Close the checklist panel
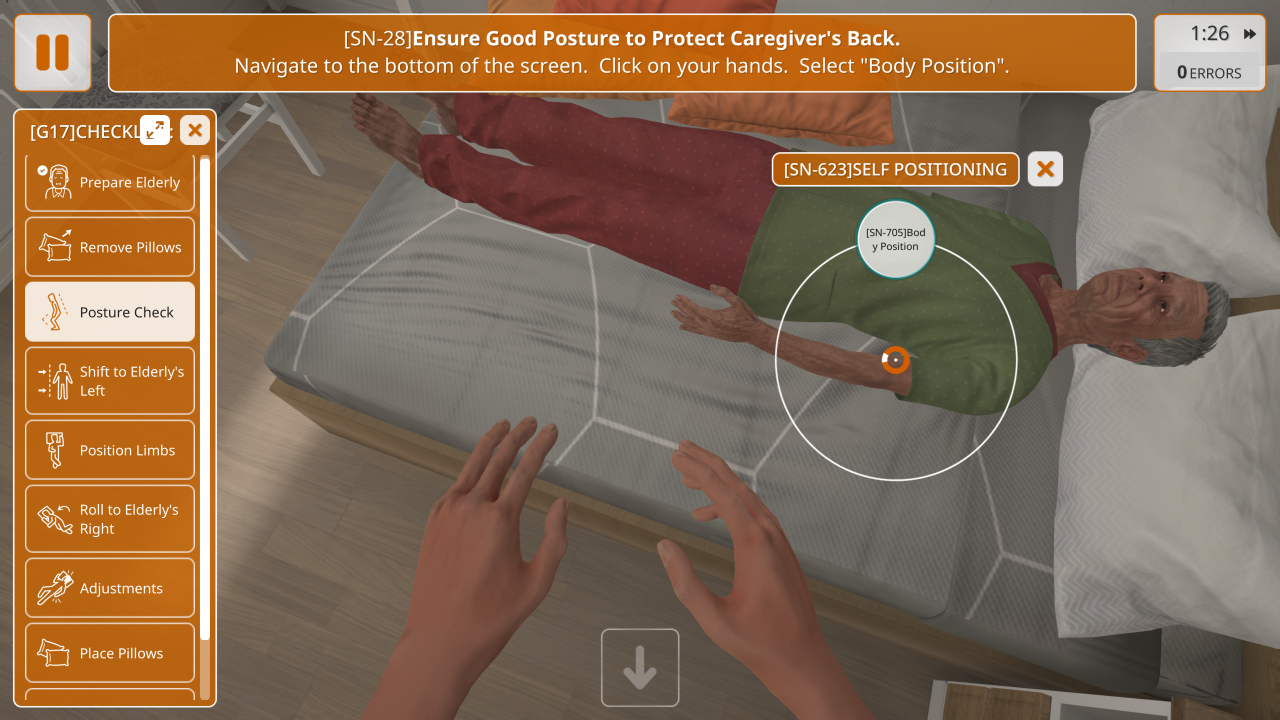The height and width of the screenshot is (720, 1280). tap(195, 129)
